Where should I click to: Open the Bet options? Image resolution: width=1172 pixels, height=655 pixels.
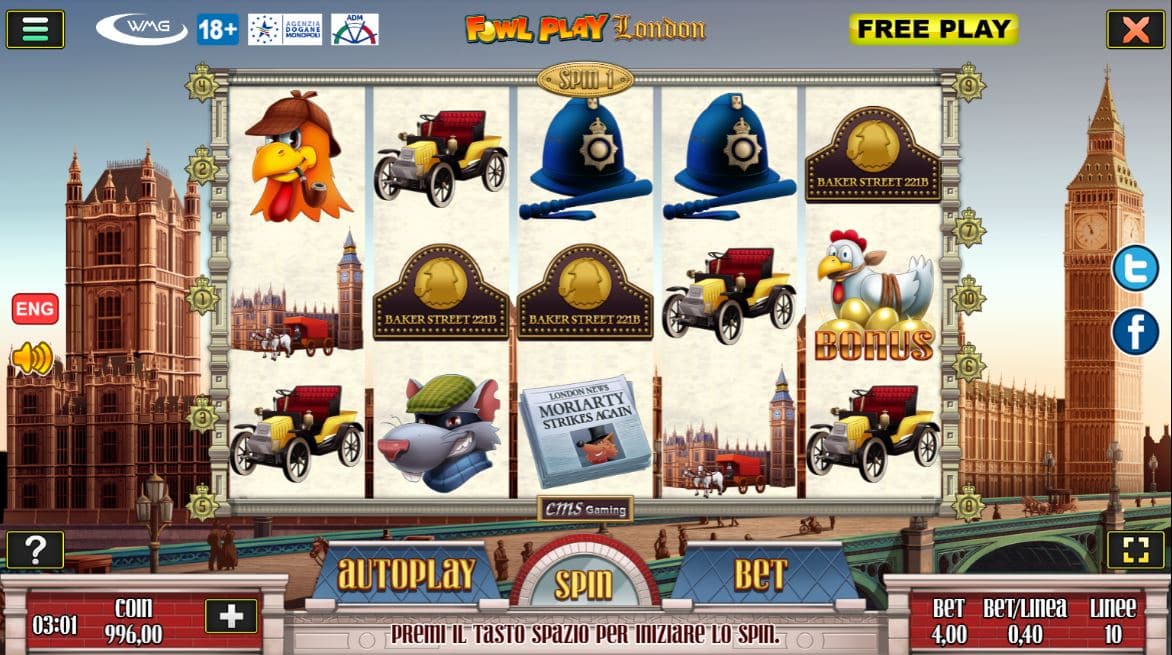coord(761,575)
